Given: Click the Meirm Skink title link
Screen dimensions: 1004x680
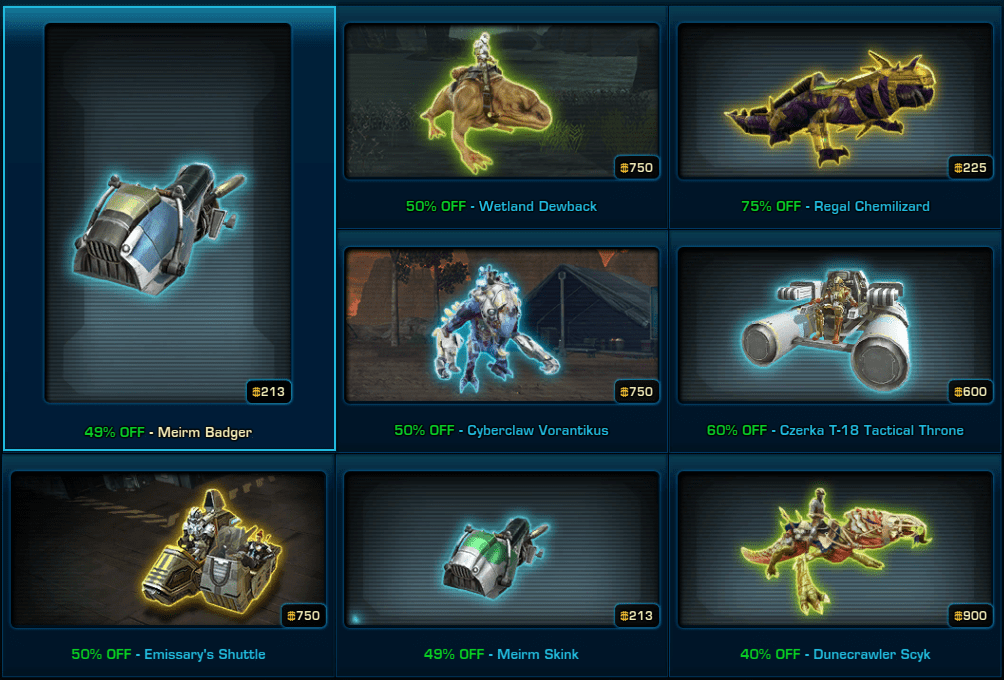Looking at the screenshot, I should point(538,655).
